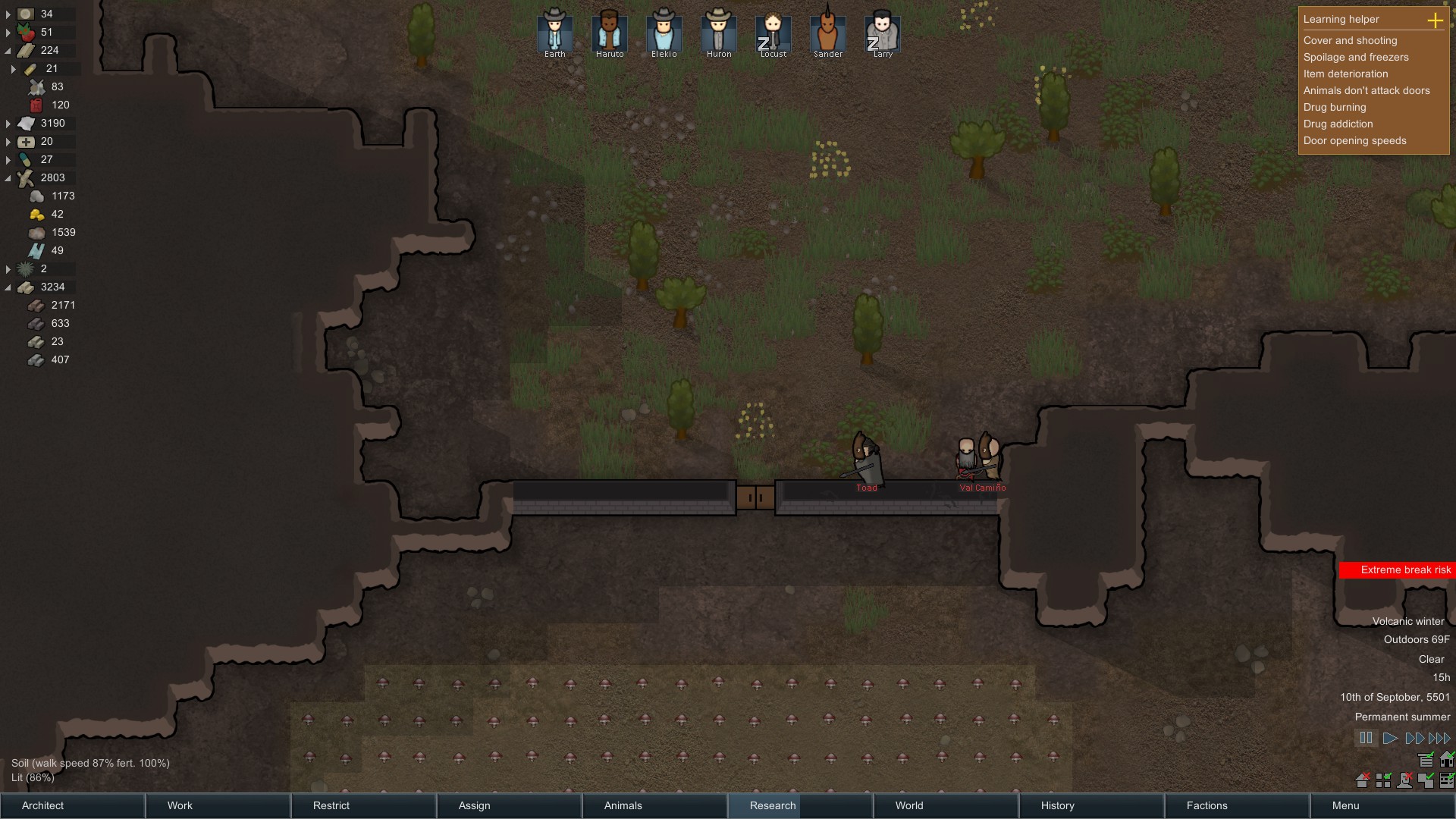Toggle colonist portrait mode in the corner
This screenshot has height=819, width=1456.
point(1404,780)
